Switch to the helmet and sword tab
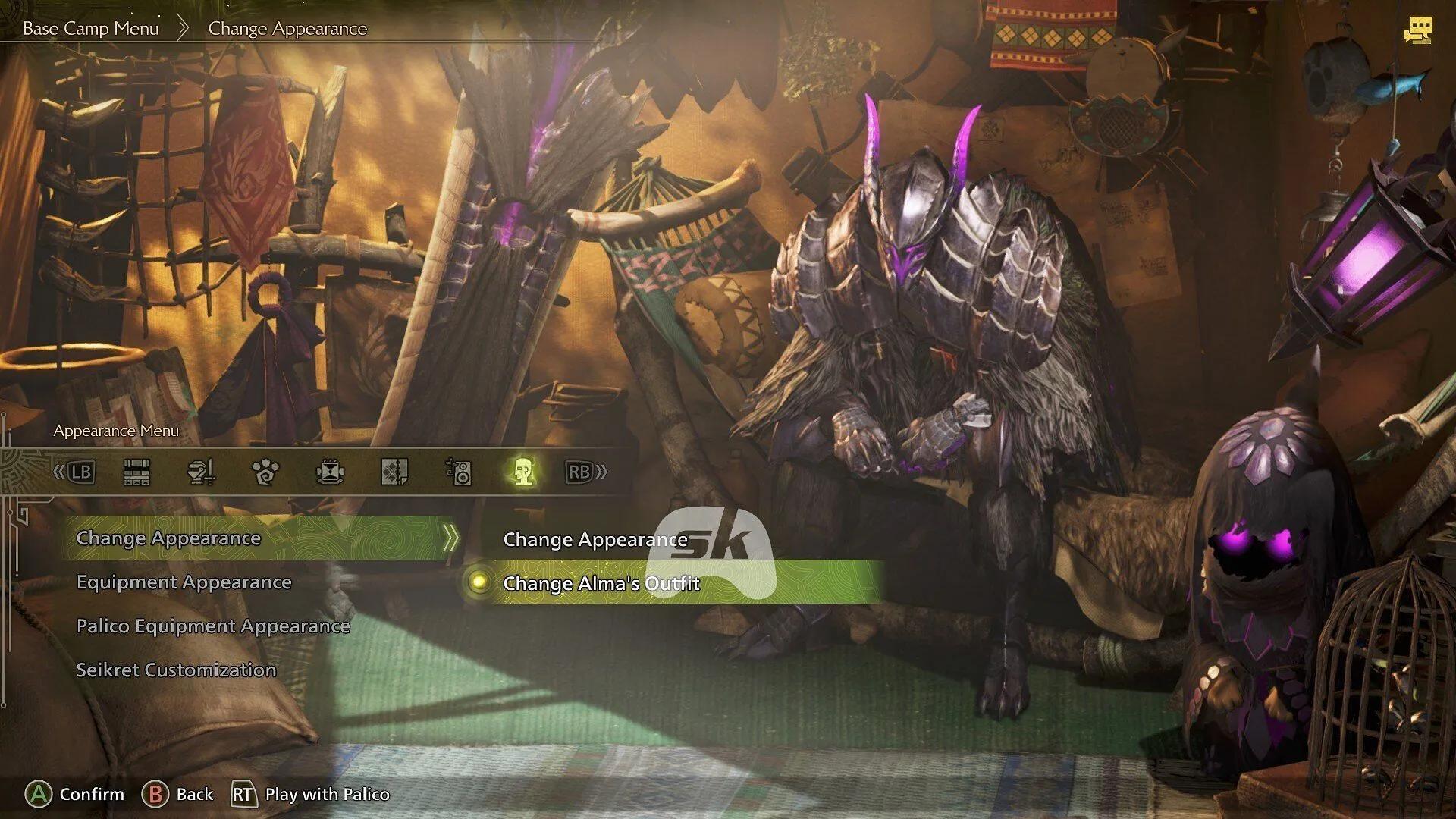Screen dimensions: 1456x819 201,472
